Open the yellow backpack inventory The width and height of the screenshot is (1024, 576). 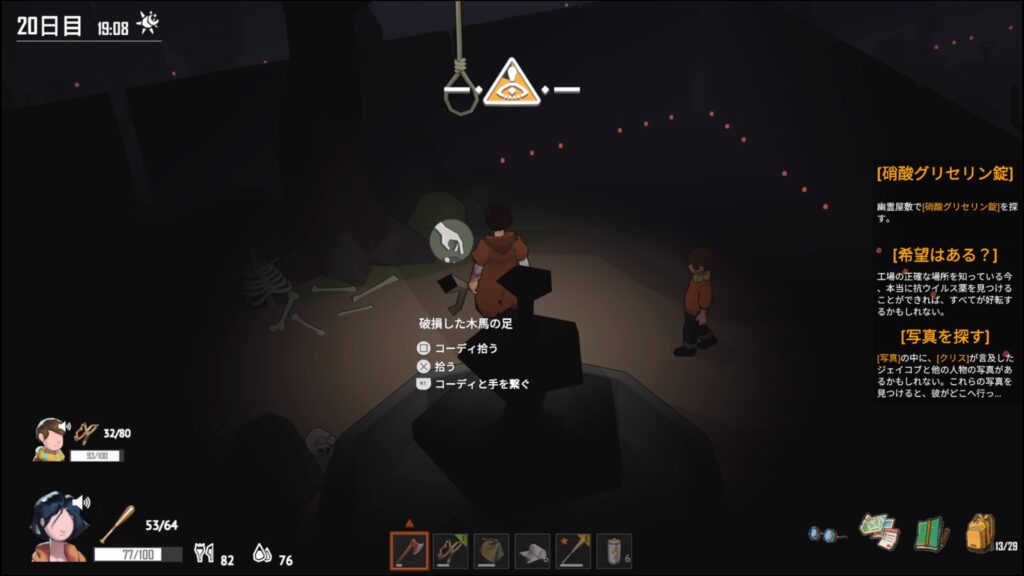coord(980,533)
